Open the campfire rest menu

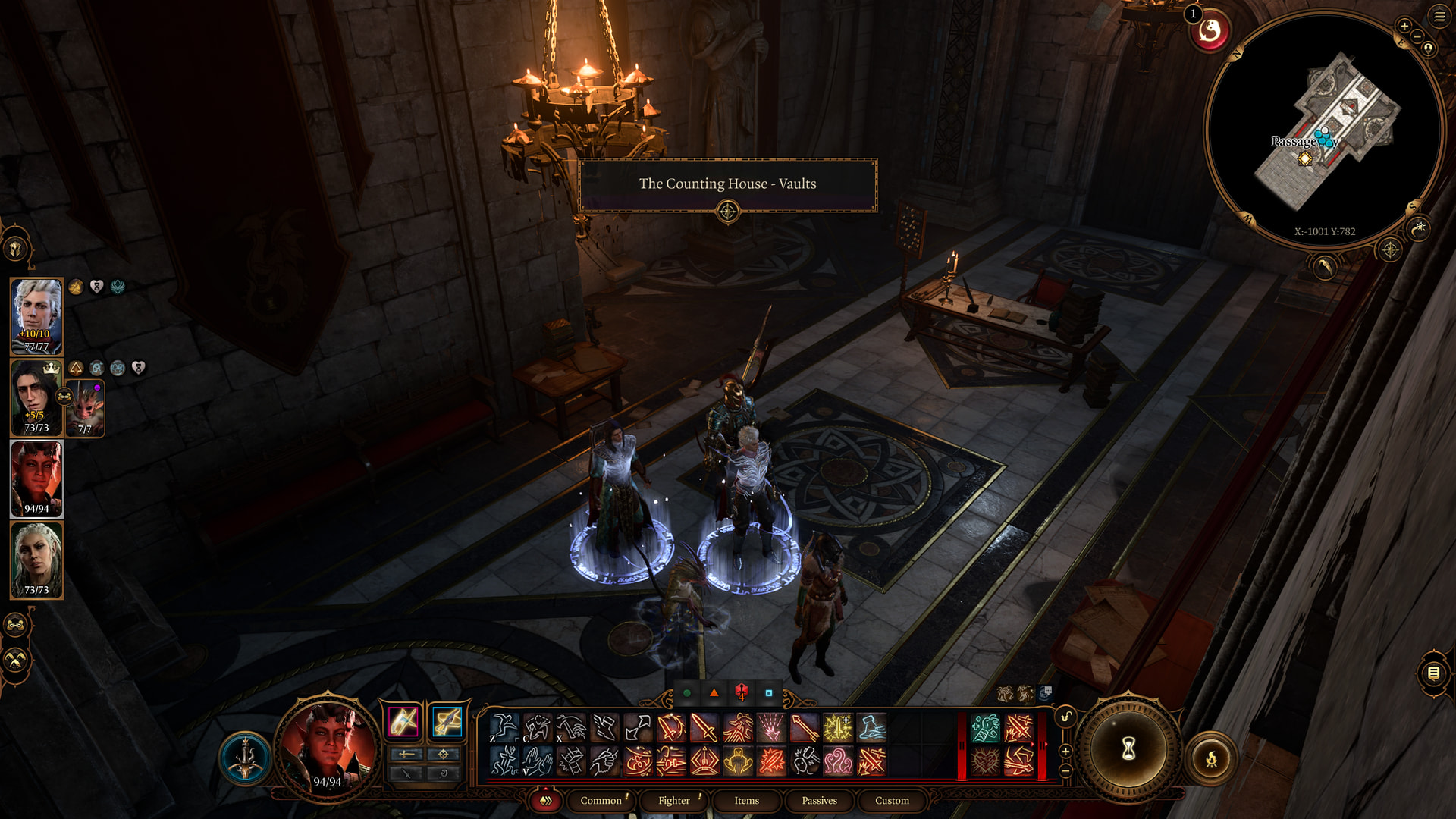(1211, 758)
